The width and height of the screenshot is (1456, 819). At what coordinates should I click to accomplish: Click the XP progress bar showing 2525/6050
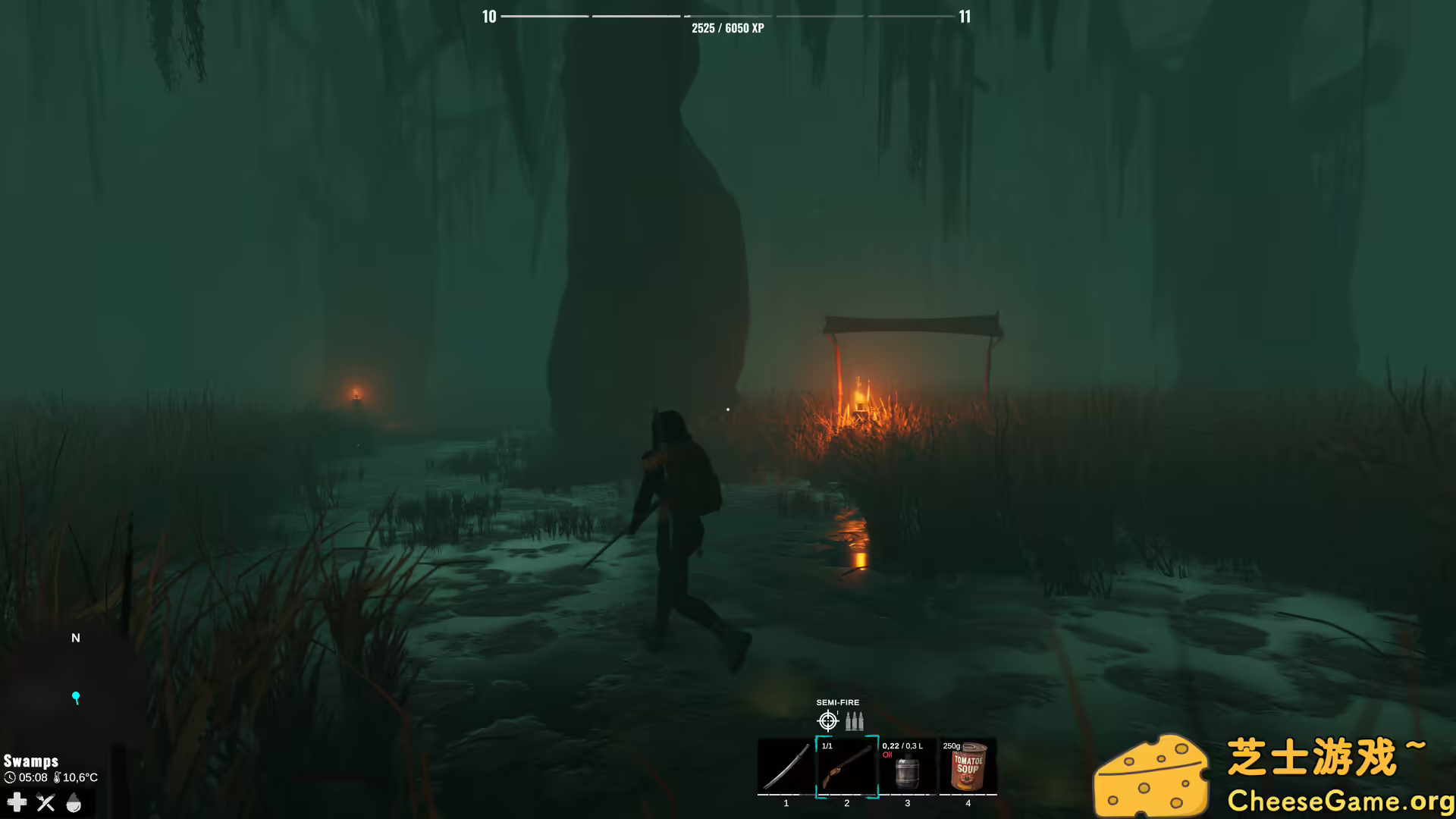pos(726,15)
